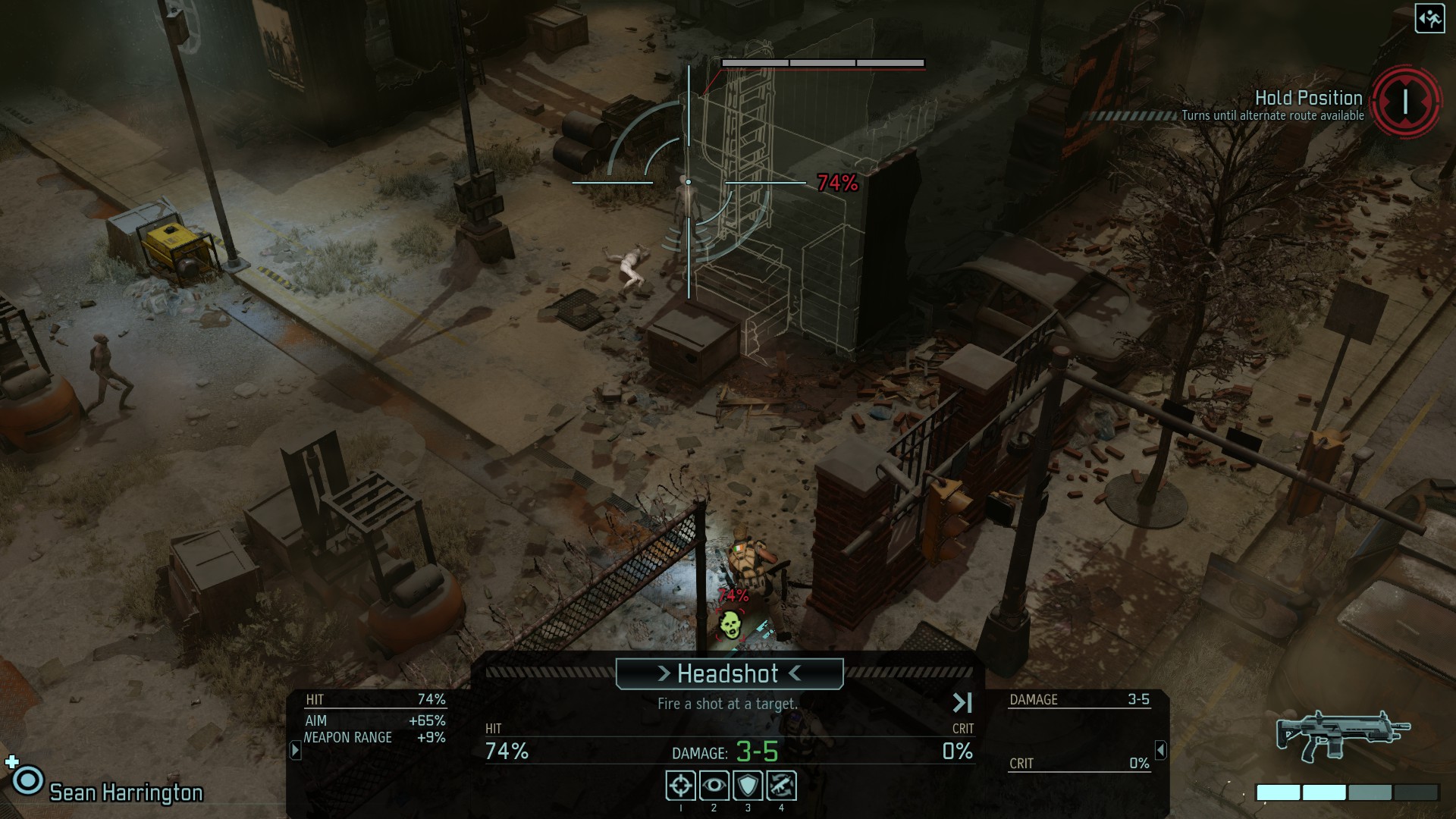This screenshot has height=819, width=1456.
Task: Confirm the Headshot action
Action: (x=729, y=673)
